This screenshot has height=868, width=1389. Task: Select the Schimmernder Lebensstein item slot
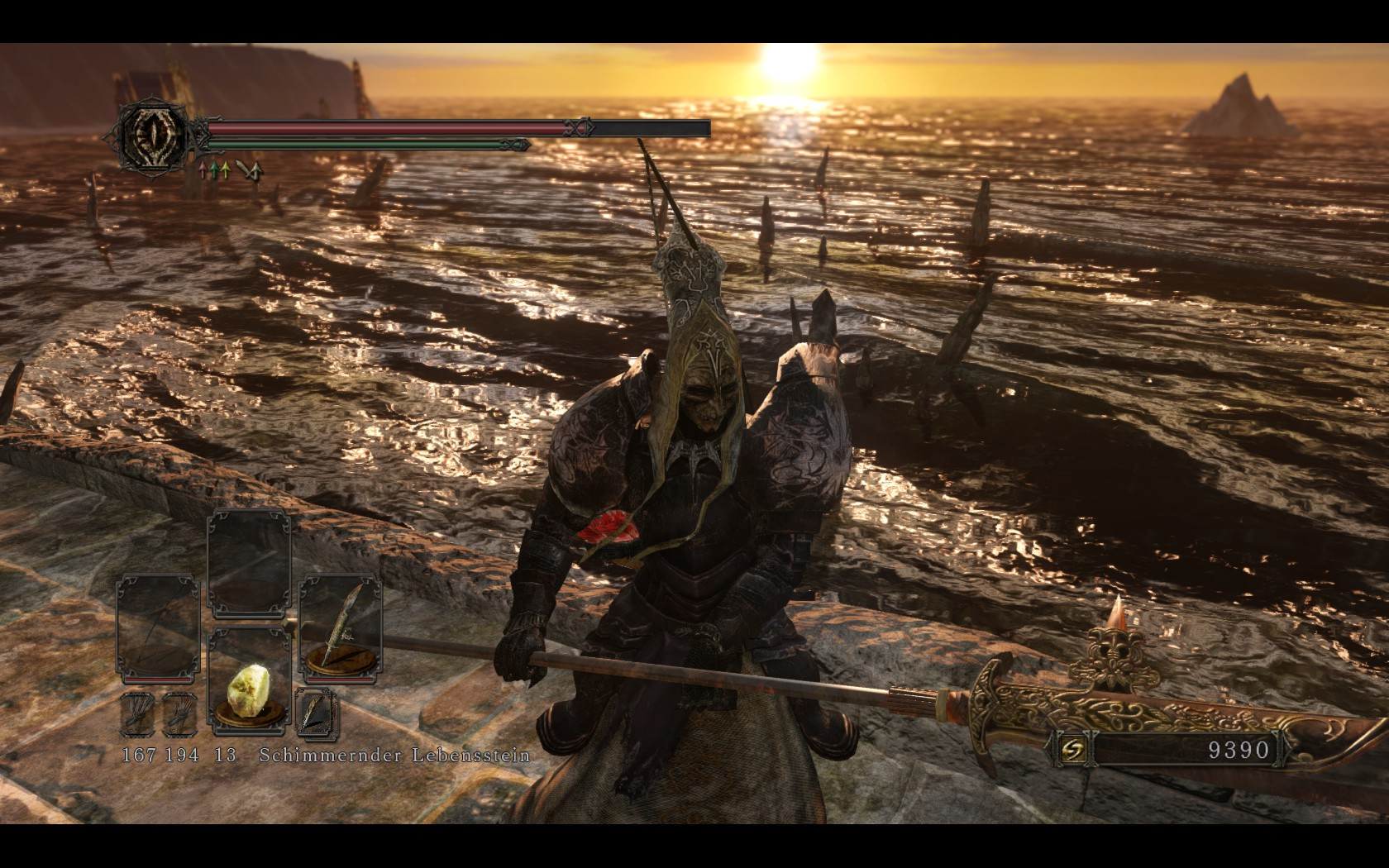(249, 681)
